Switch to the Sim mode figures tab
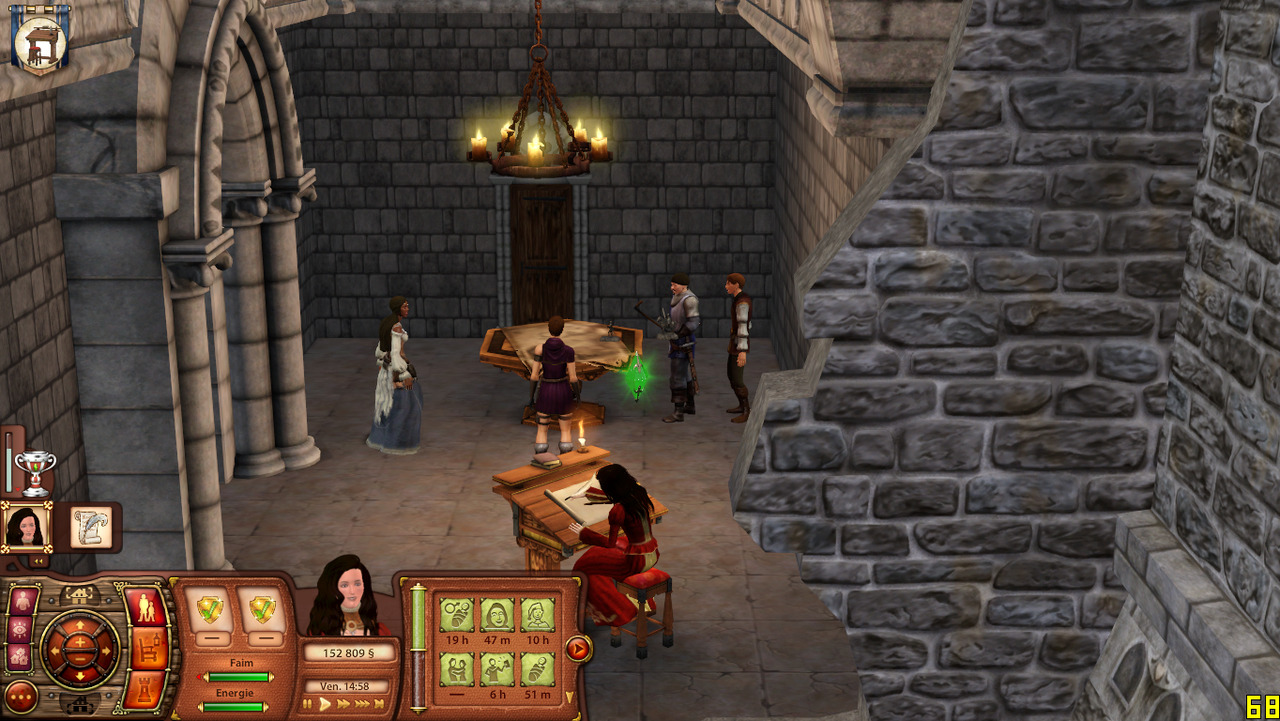The image size is (1280, 721). [x=146, y=608]
